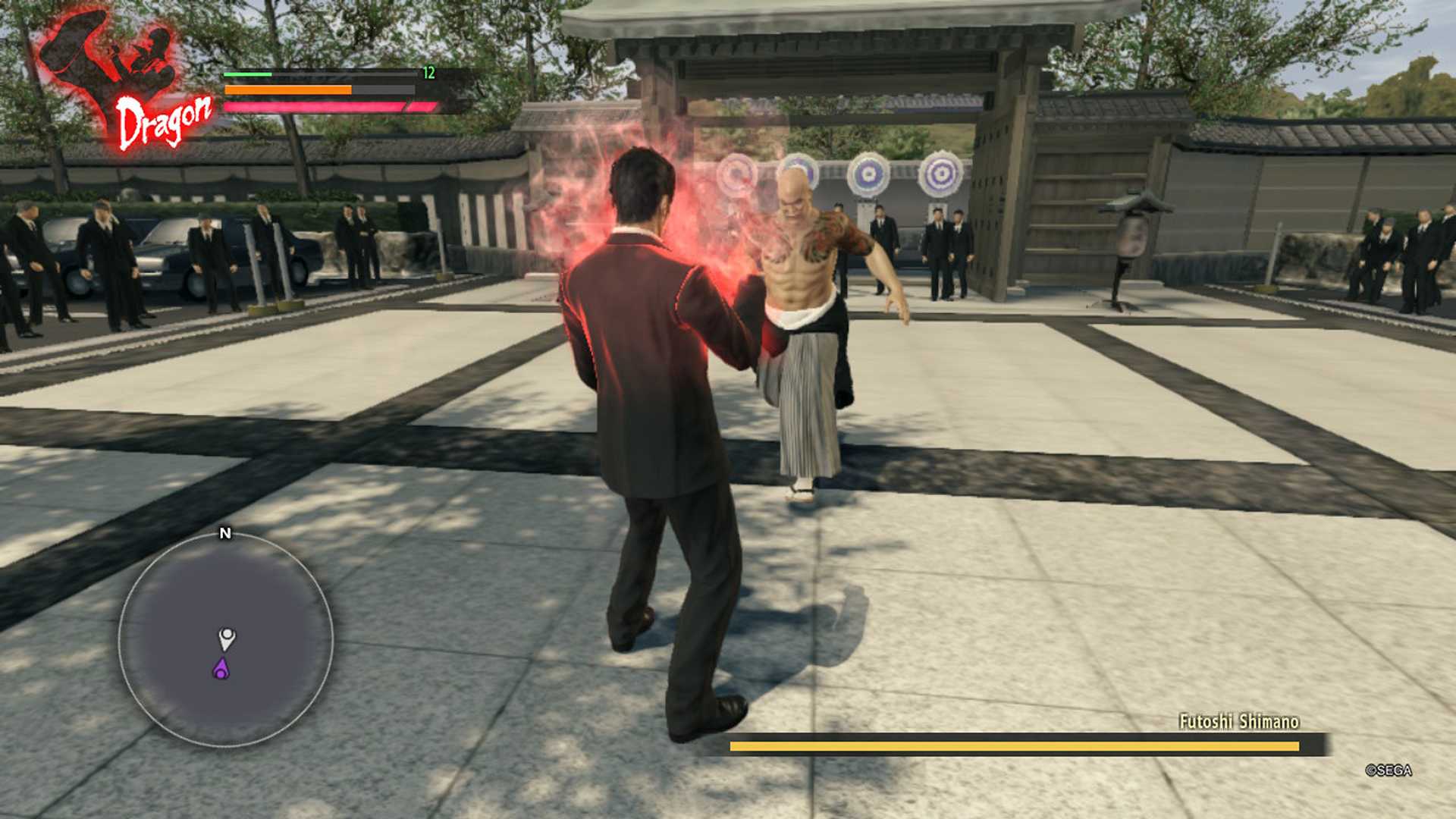
Task: Click the purple player arrow on minimap
Action: click(x=221, y=669)
